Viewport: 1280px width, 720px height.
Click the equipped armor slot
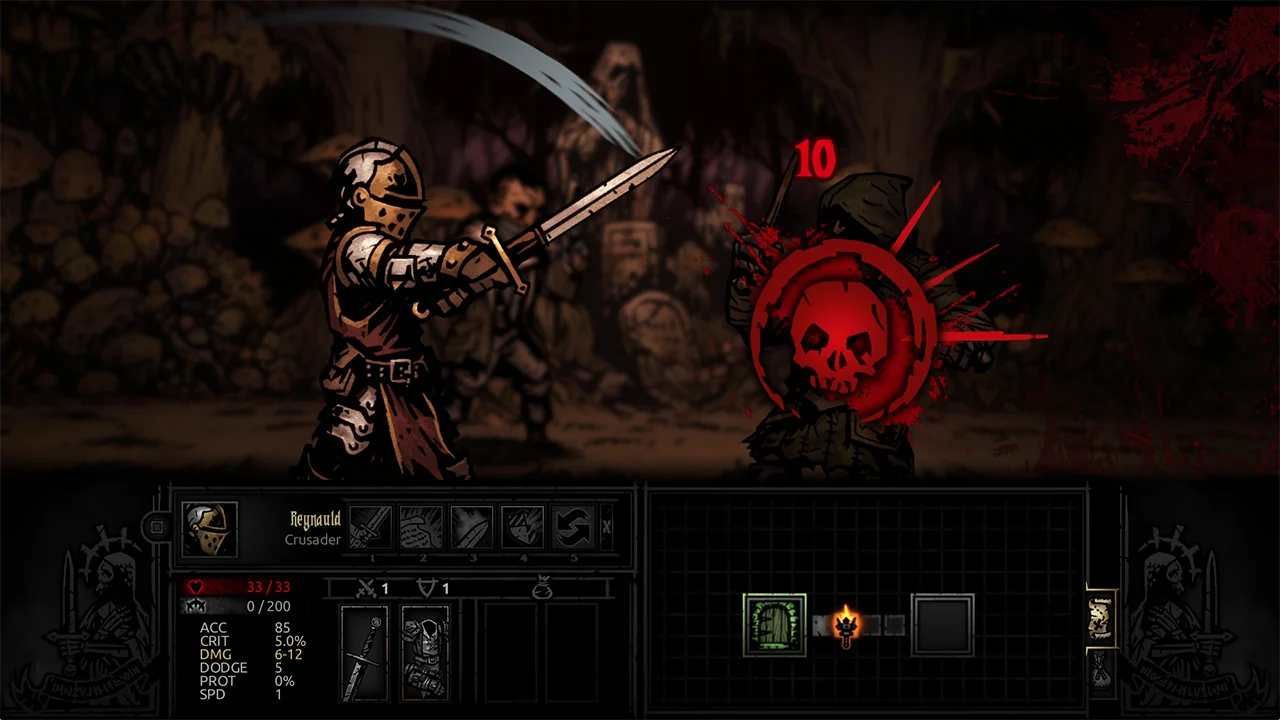424,653
